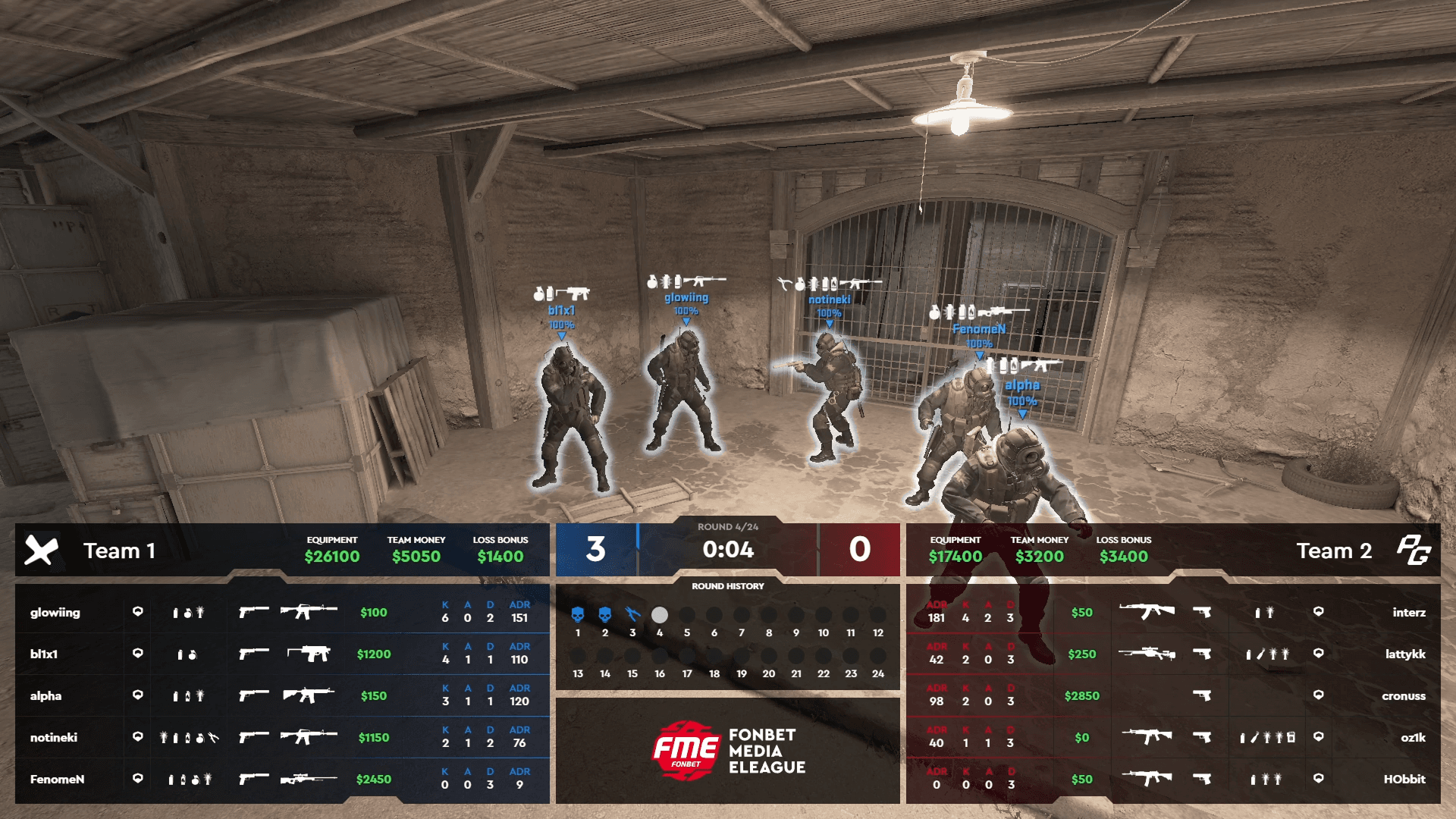Click the Fonbet Media Eleague logo
The height and width of the screenshot is (819, 1456).
(728, 751)
